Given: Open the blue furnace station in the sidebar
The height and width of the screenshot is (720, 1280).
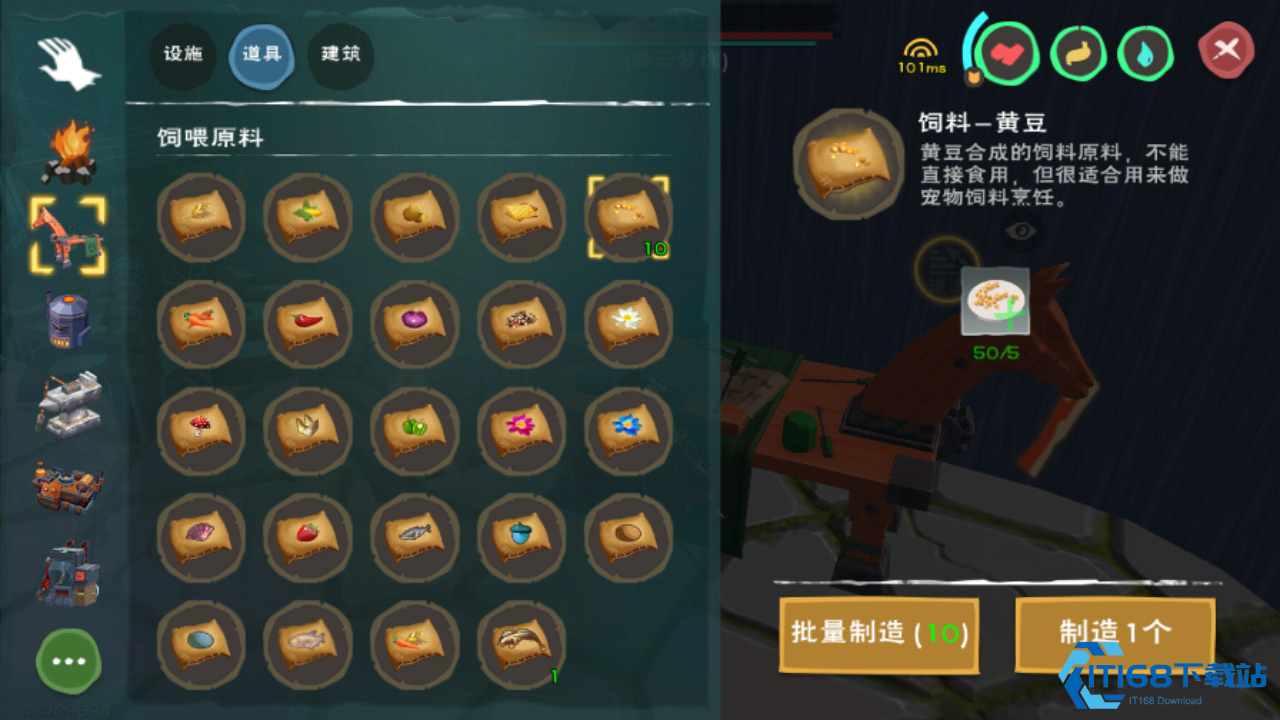Looking at the screenshot, I should pos(68,320).
